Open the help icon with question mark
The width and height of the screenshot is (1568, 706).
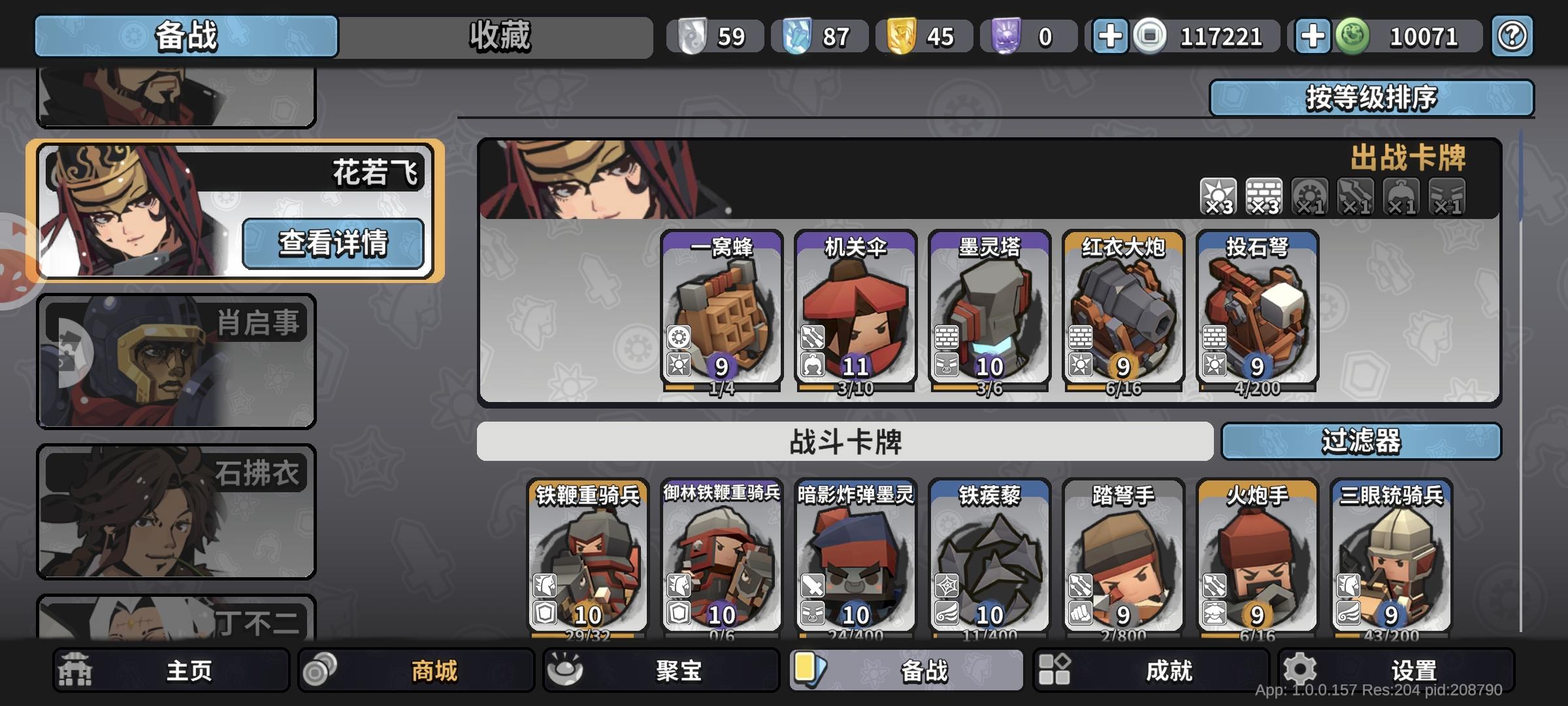pyautogui.click(x=1511, y=36)
